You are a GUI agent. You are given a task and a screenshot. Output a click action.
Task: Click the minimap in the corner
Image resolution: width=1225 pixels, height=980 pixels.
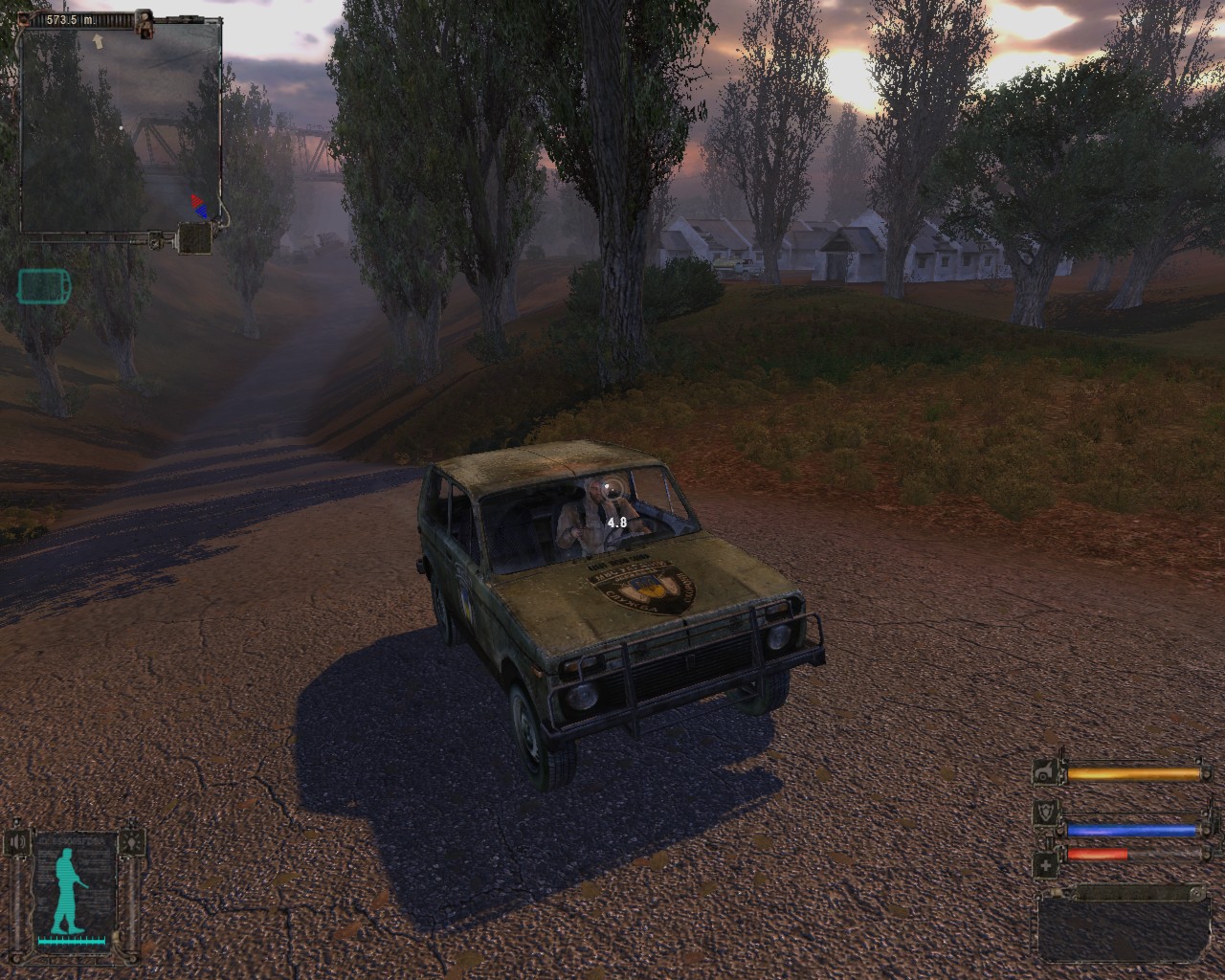coord(121,127)
